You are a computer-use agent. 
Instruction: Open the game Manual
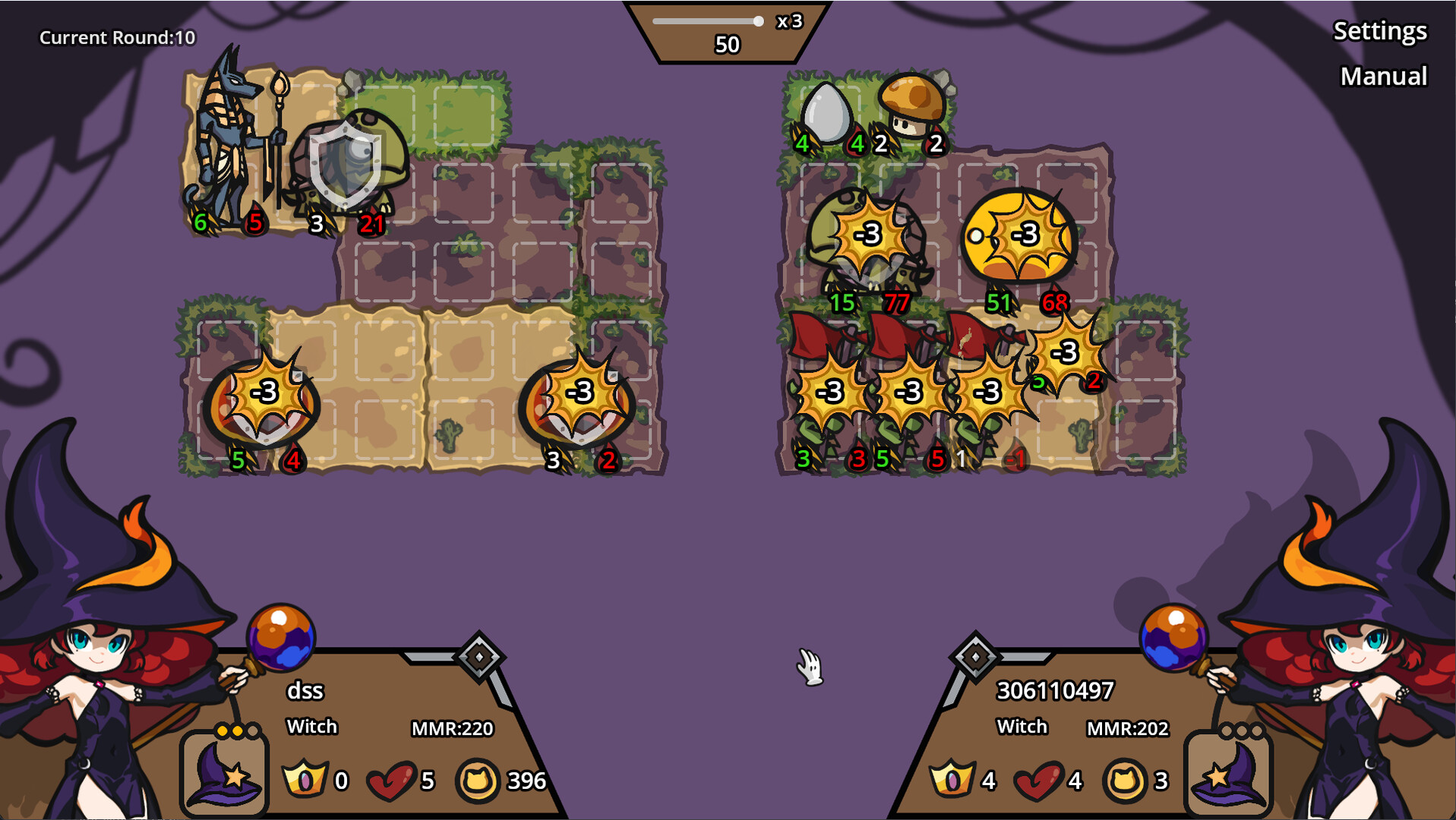pos(1384,76)
